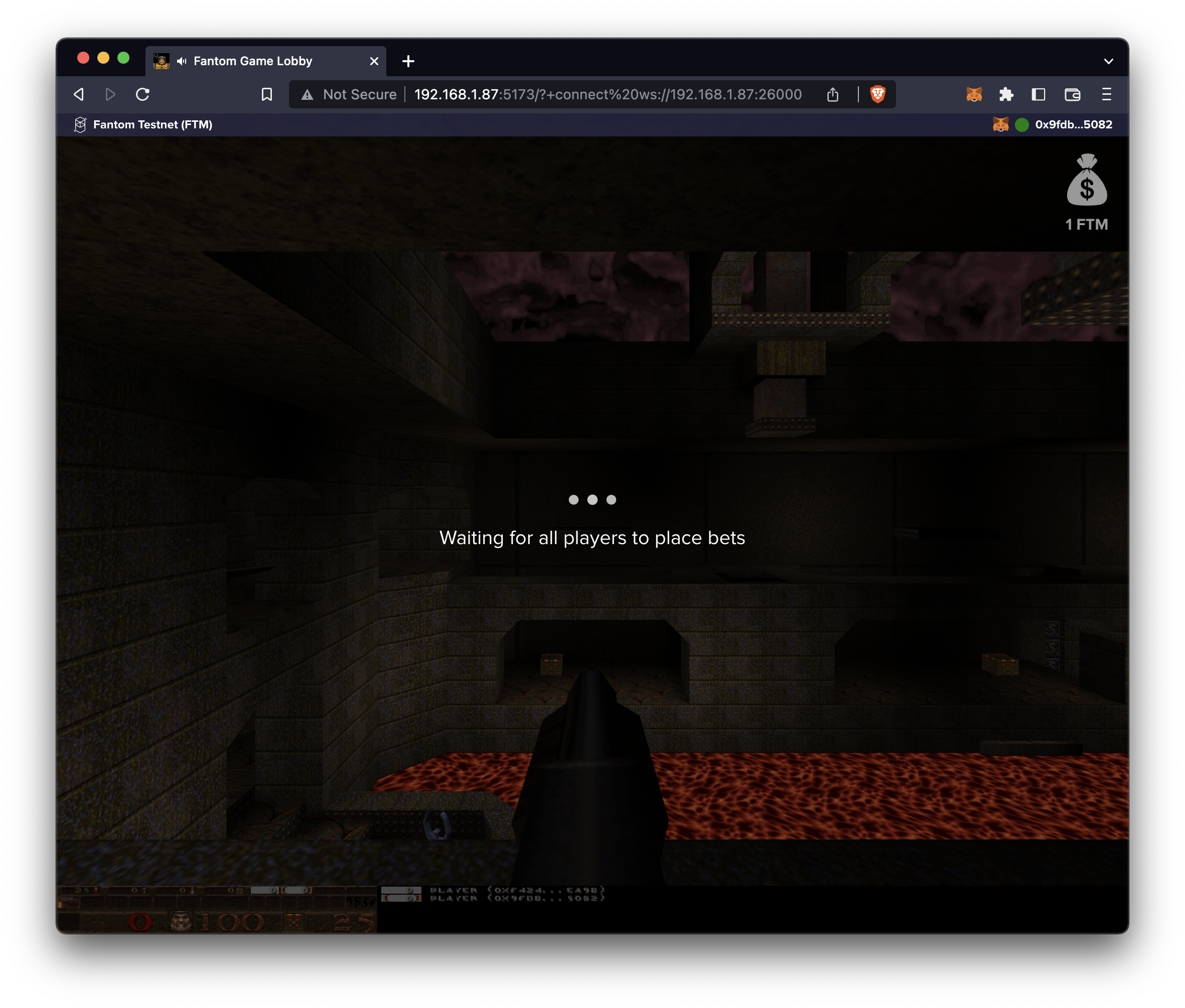Viewport: 1185px width, 1008px height.
Task: Click the green wallet connection status dot
Action: (x=1022, y=124)
